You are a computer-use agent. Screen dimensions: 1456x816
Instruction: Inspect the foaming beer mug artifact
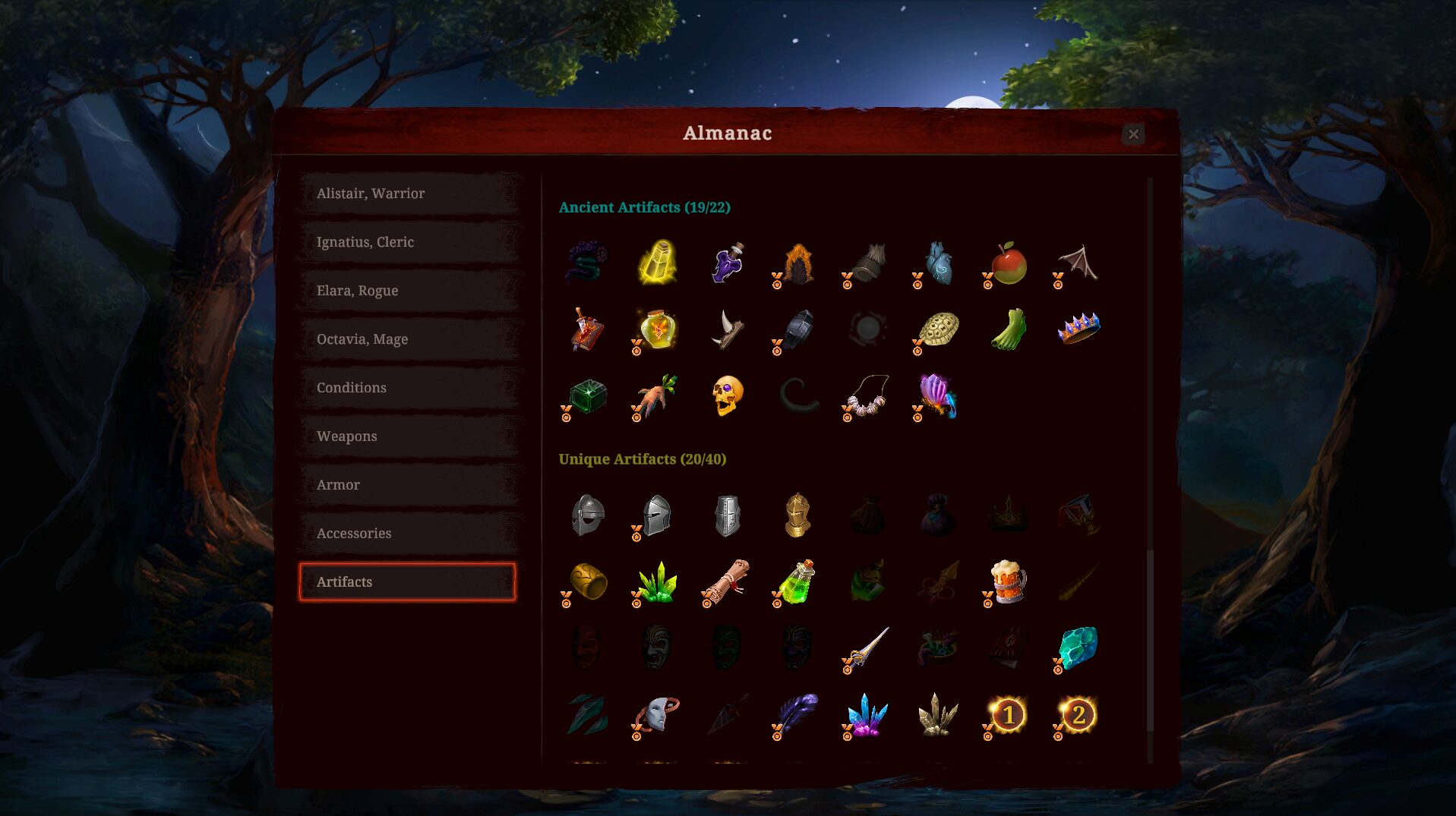(1009, 581)
